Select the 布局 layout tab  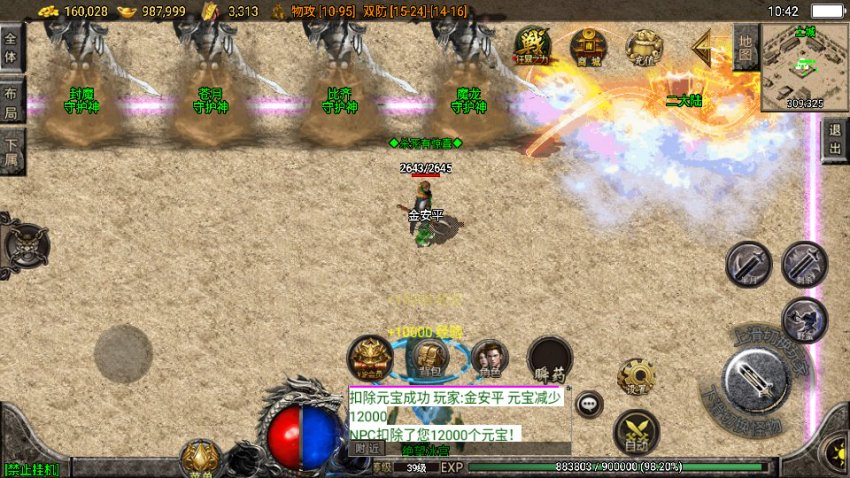(12, 100)
